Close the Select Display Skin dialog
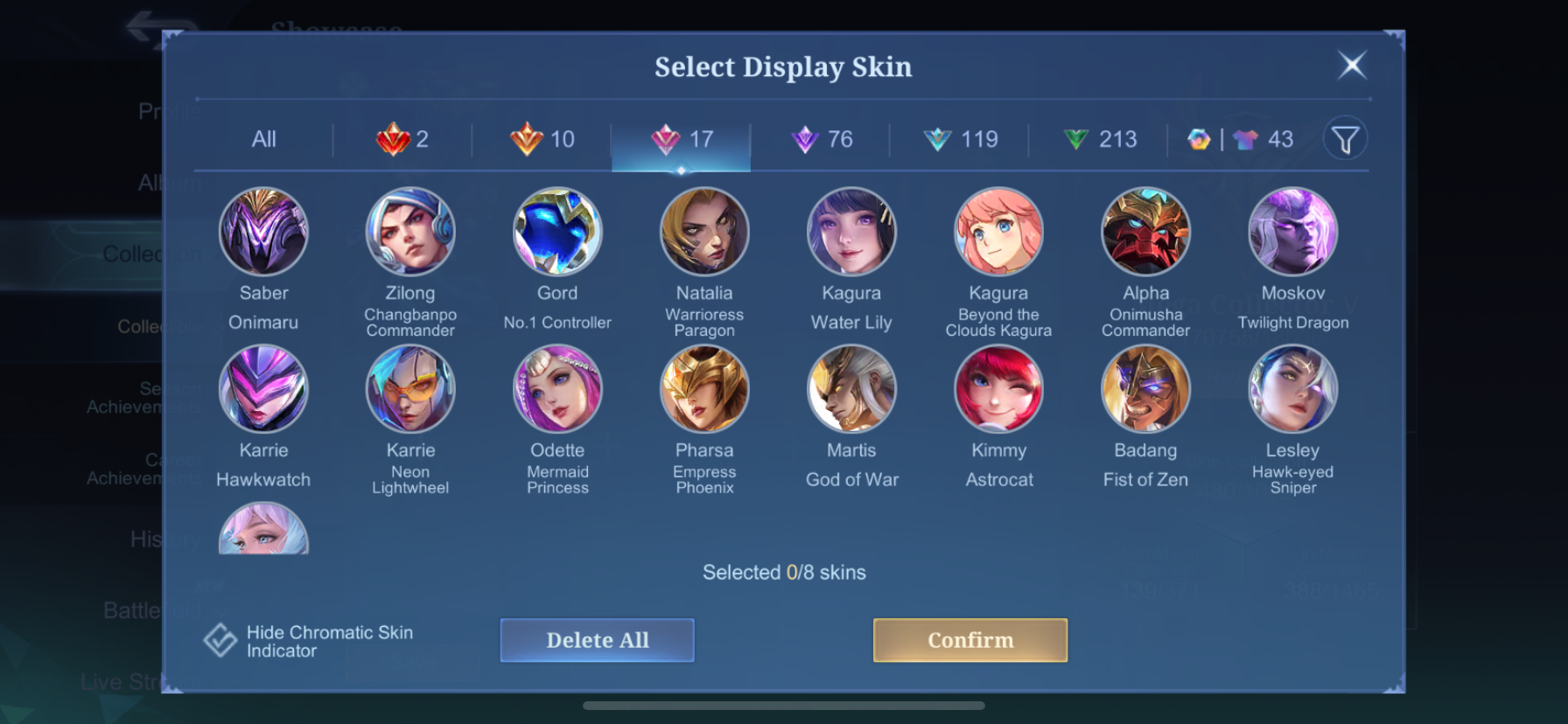The height and width of the screenshot is (724, 1568). [x=1352, y=65]
